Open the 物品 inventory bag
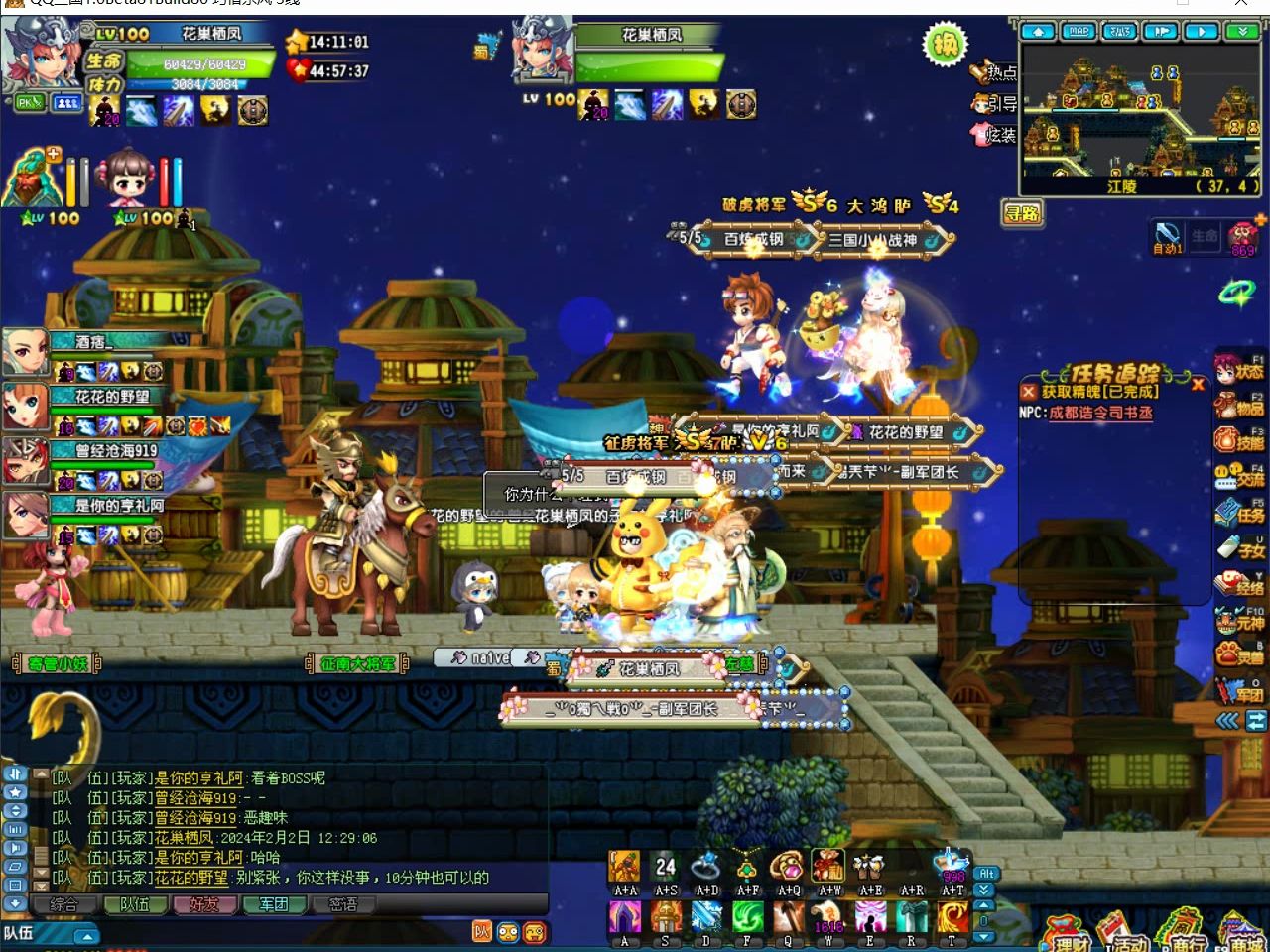The image size is (1270, 952). click(x=1240, y=406)
